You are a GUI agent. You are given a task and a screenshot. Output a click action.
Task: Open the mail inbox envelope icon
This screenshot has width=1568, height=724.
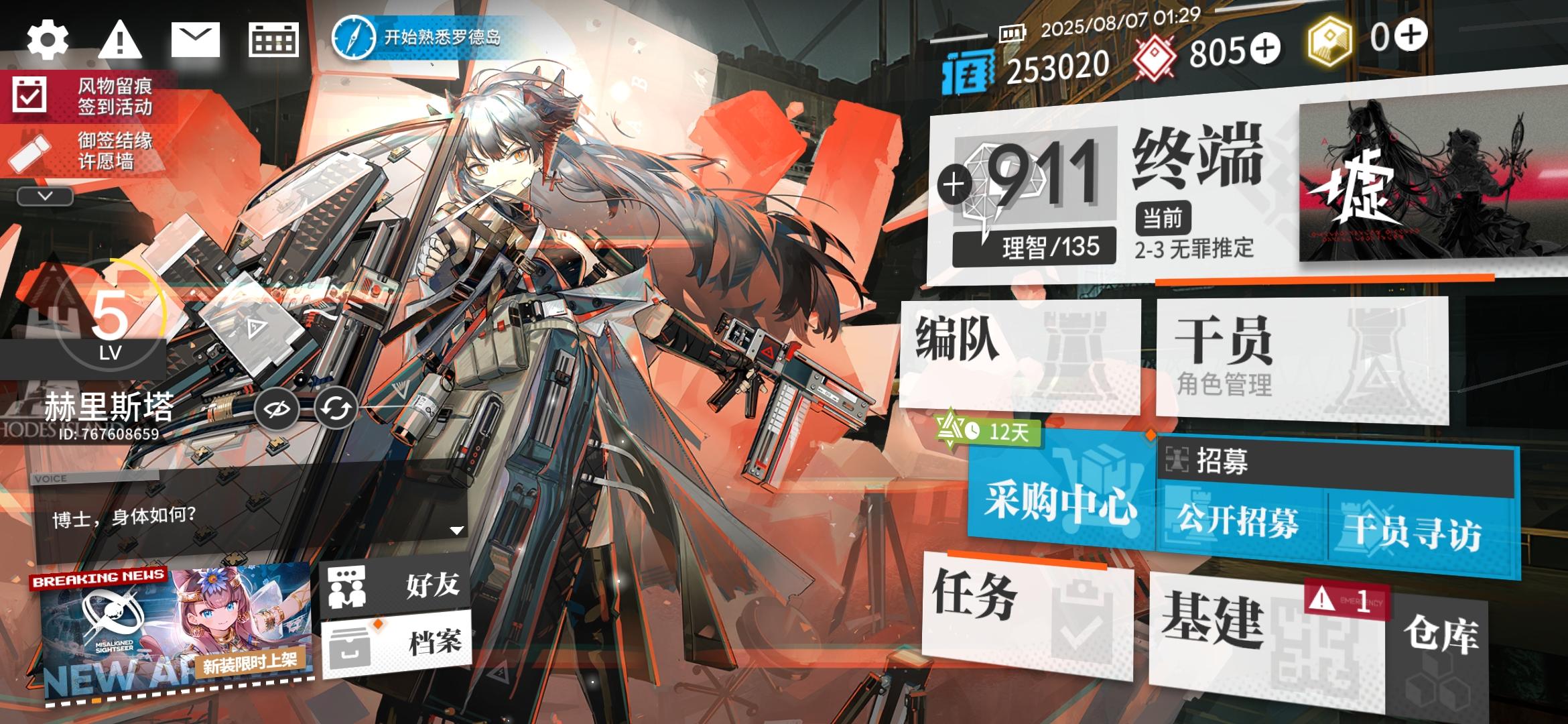coord(195,38)
